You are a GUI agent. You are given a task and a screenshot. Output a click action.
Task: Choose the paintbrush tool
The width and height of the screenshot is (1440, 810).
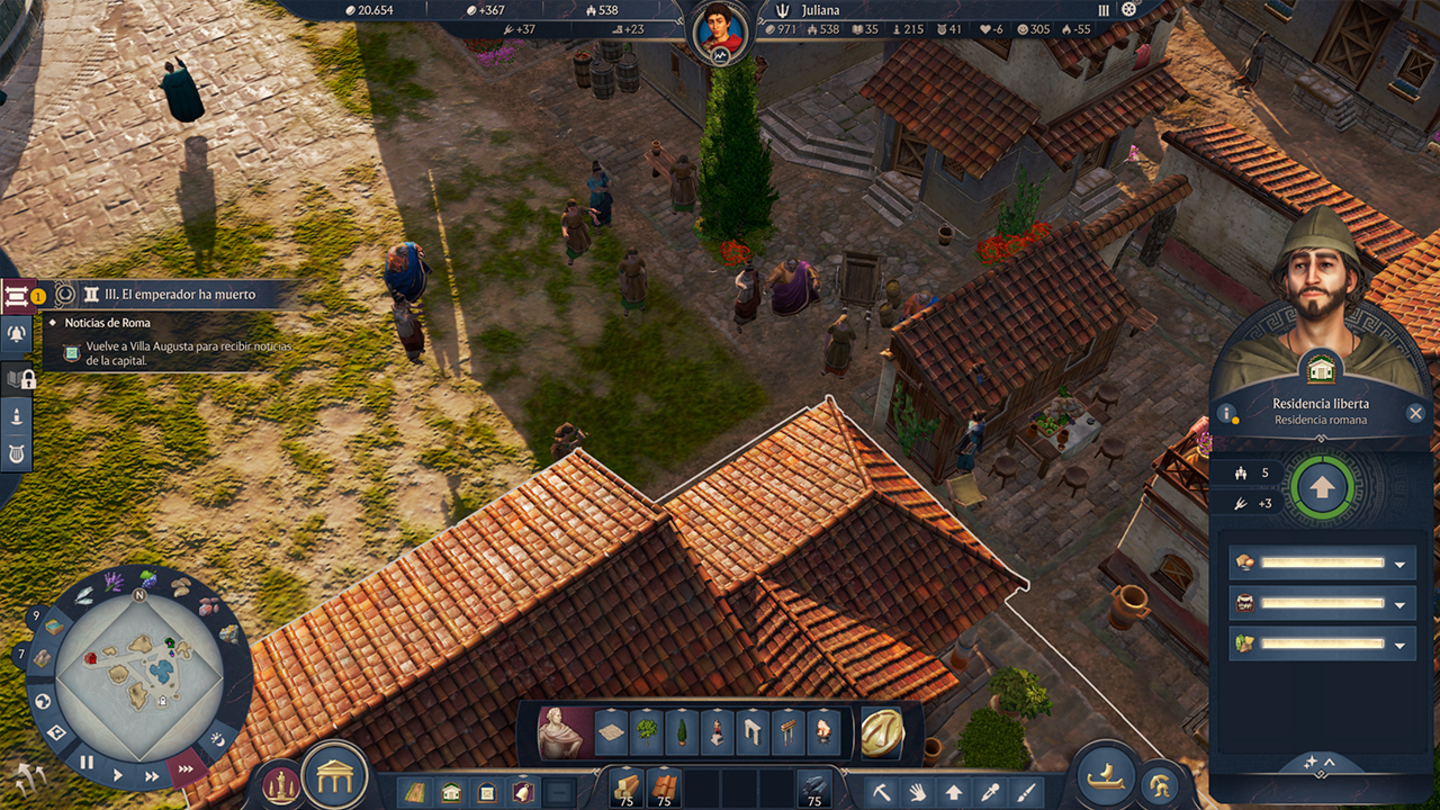click(x=1026, y=793)
